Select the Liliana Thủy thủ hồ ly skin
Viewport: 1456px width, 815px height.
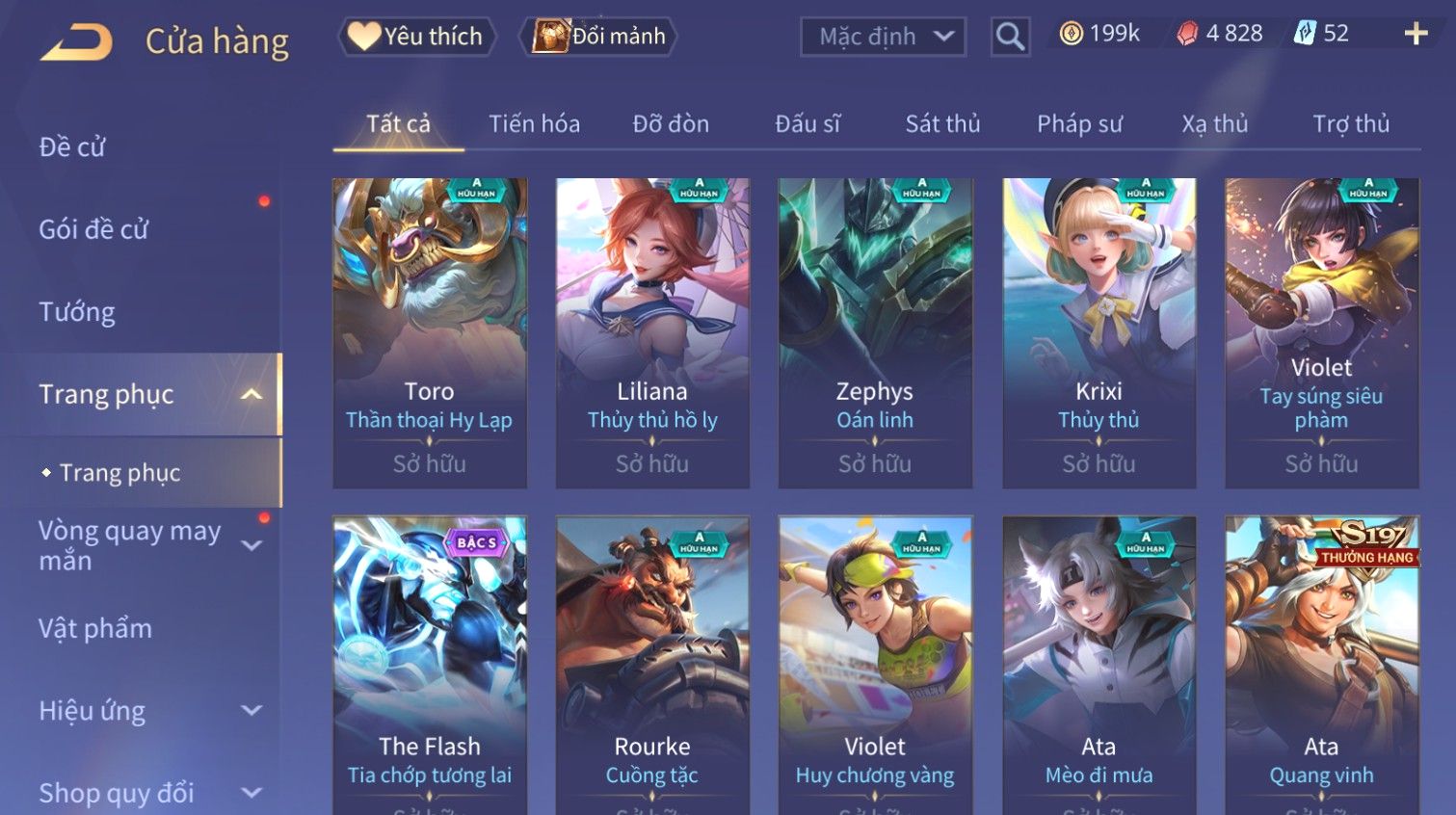[652, 332]
